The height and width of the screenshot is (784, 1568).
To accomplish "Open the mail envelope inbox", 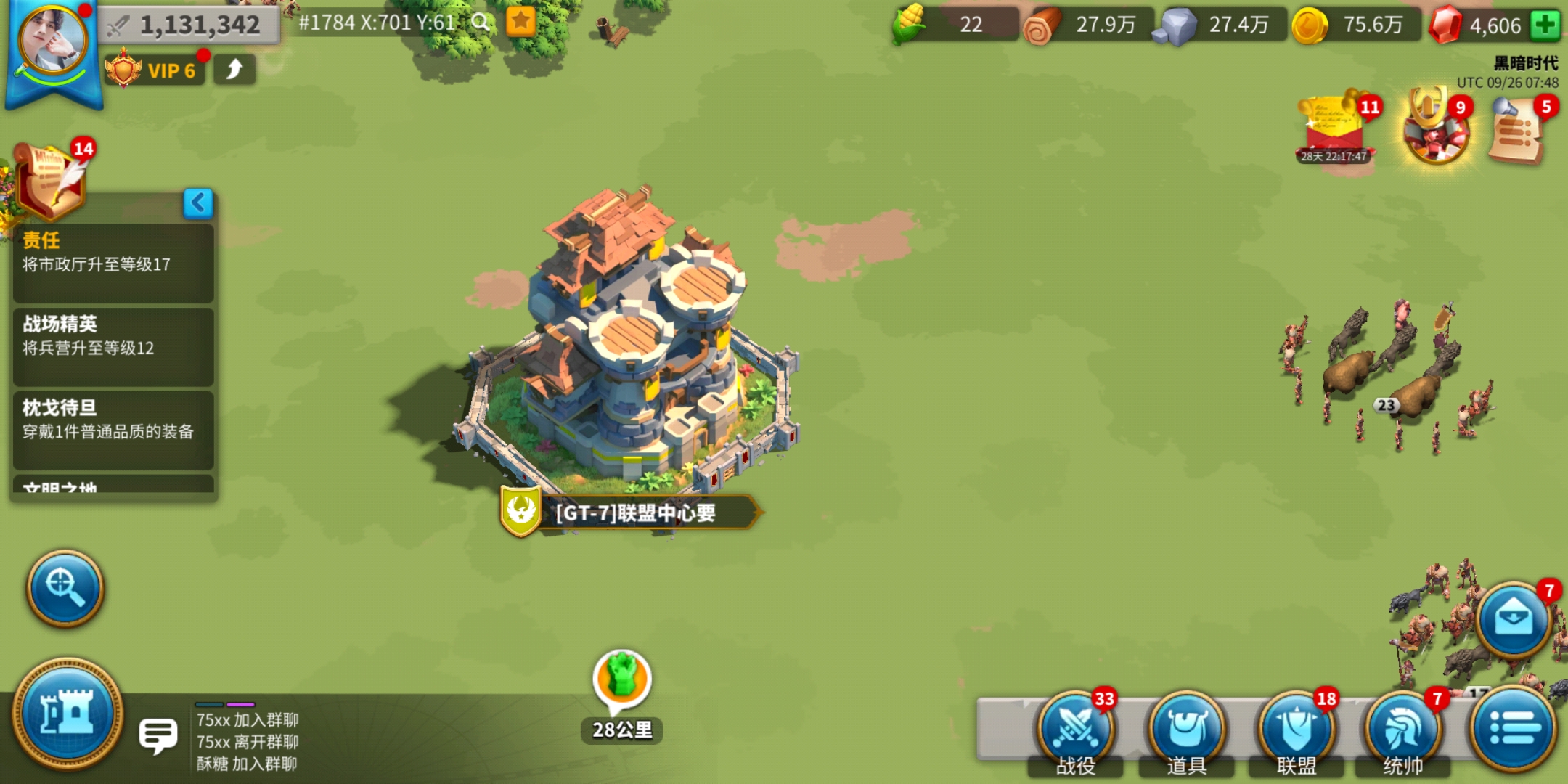I will (1514, 619).
